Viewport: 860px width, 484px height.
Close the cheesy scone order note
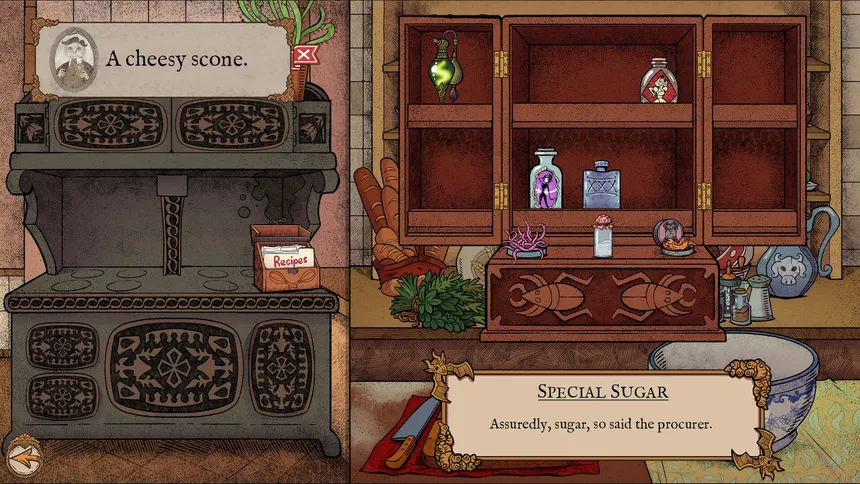click(x=303, y=54)
